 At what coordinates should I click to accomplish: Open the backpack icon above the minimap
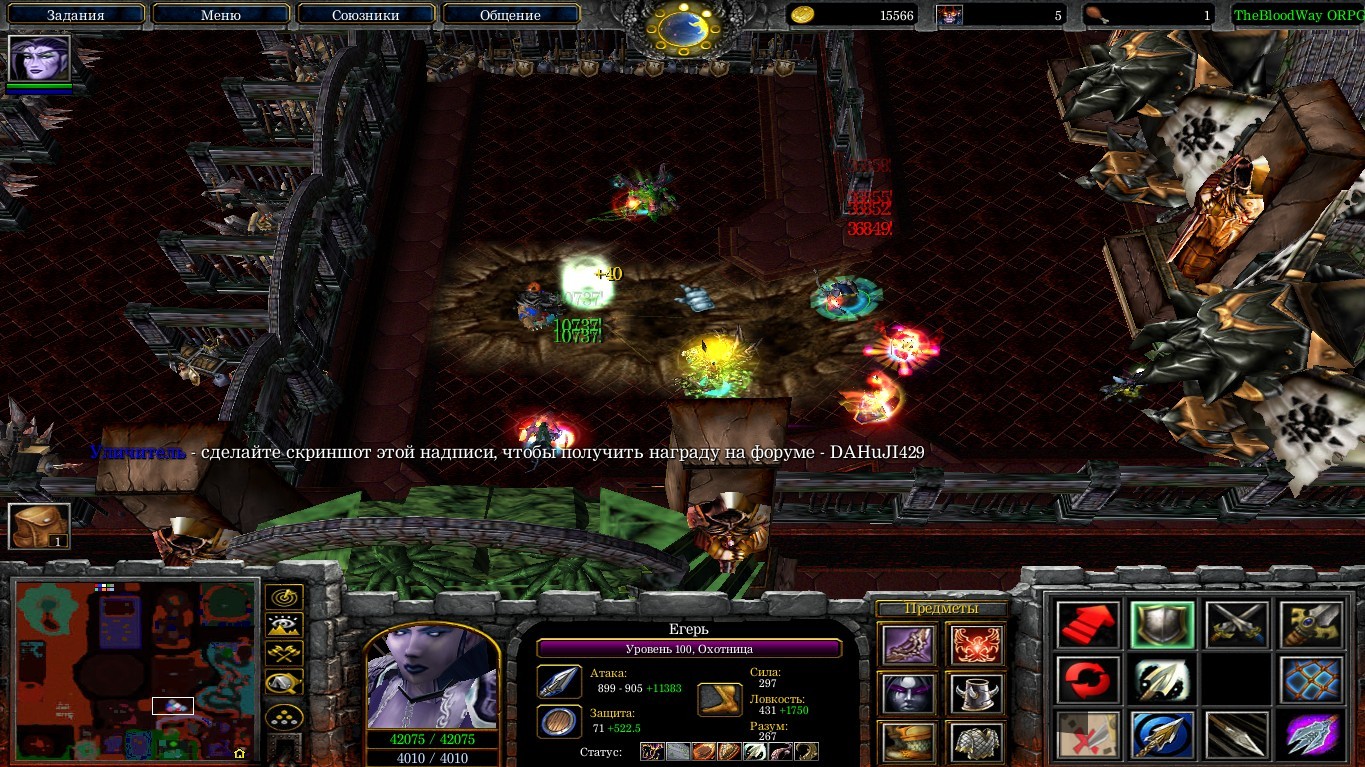tap(39, 526)
